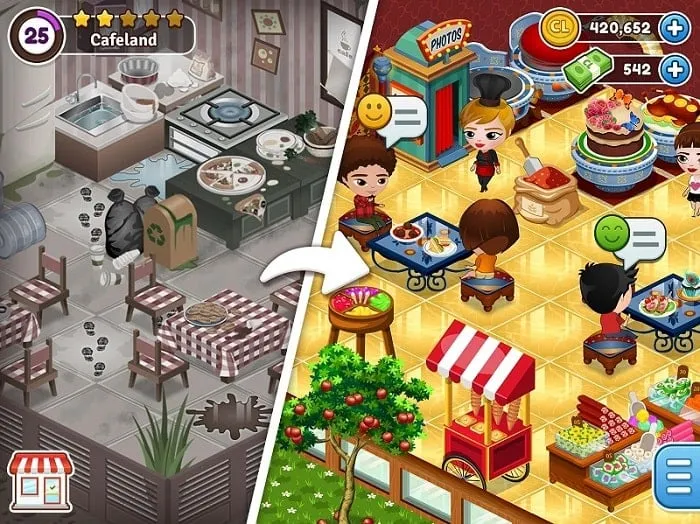
Task: Open the shop storefront icon
Action: [40, 481]
